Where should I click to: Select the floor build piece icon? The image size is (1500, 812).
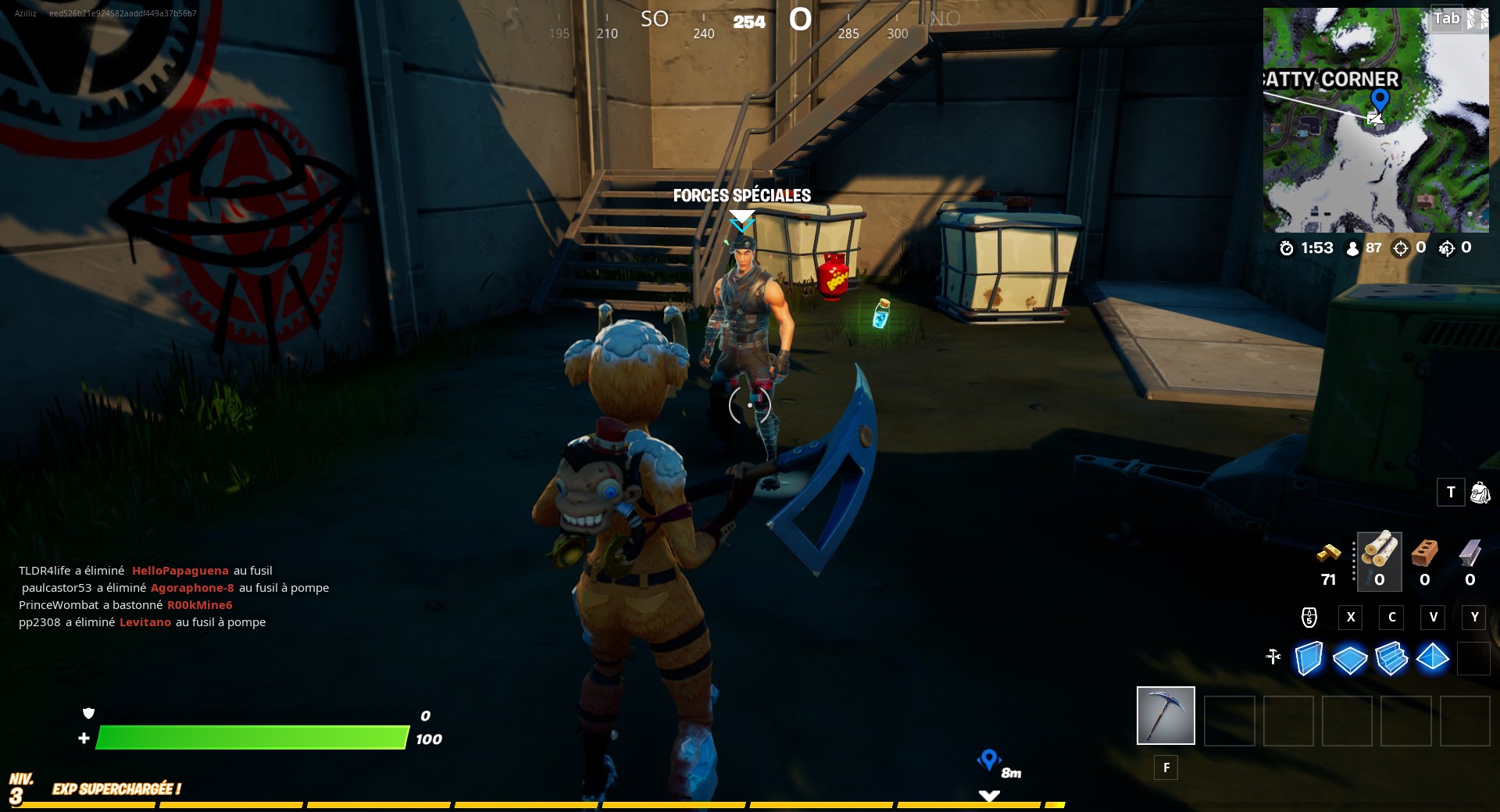coord(1350,658)
